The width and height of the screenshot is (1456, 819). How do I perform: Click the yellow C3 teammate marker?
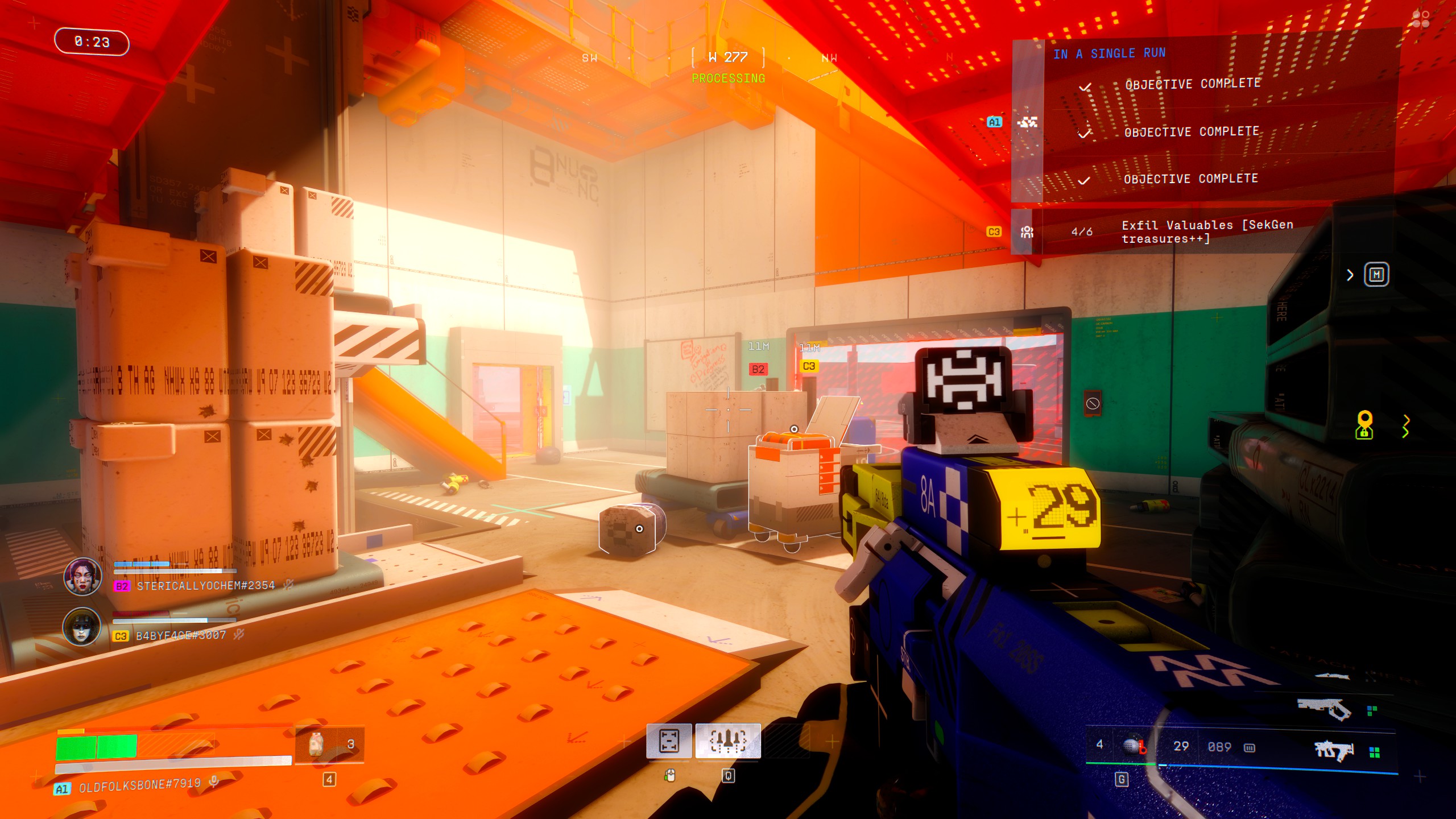809,366
